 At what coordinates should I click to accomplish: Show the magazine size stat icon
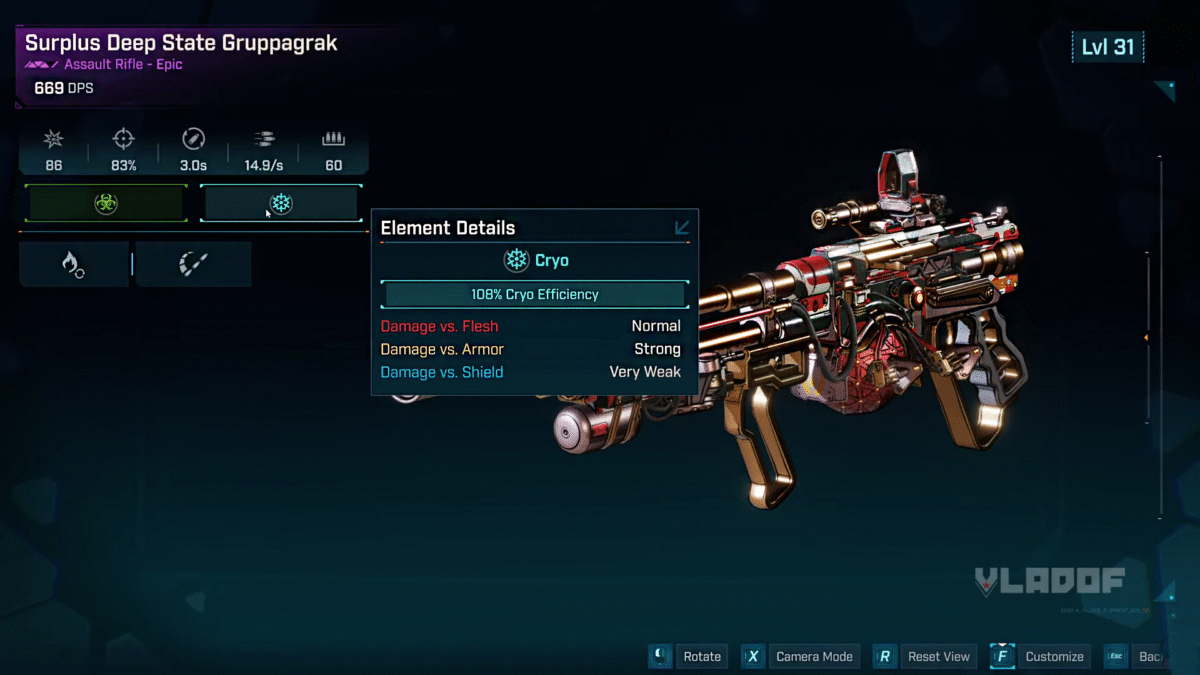333,140
